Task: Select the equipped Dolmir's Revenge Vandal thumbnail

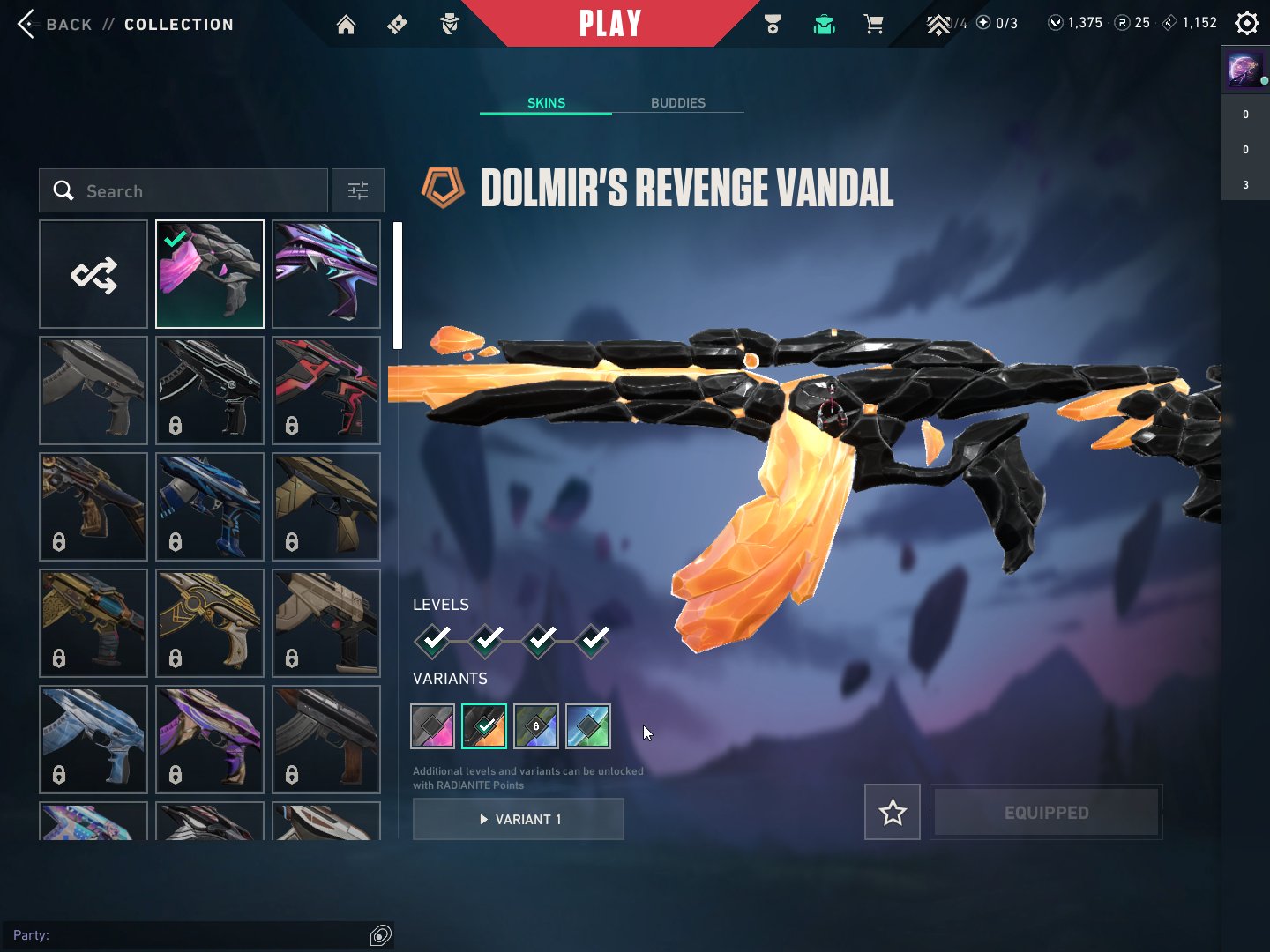Action: click(x=210, y=274)
